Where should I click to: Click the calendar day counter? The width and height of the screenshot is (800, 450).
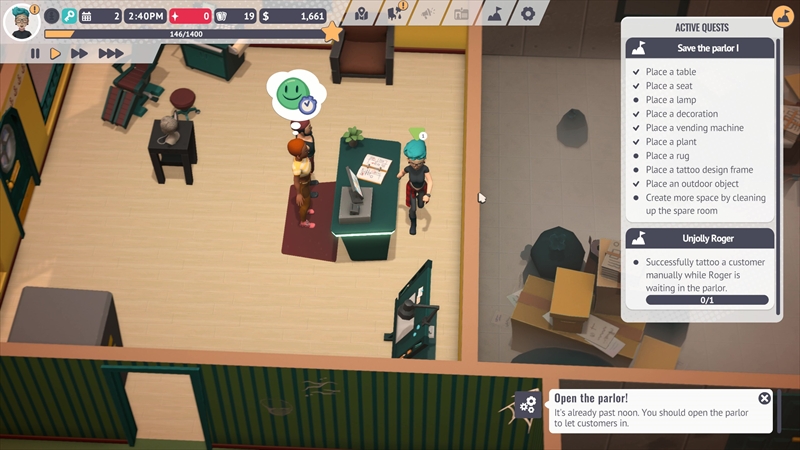pos(100,16)
